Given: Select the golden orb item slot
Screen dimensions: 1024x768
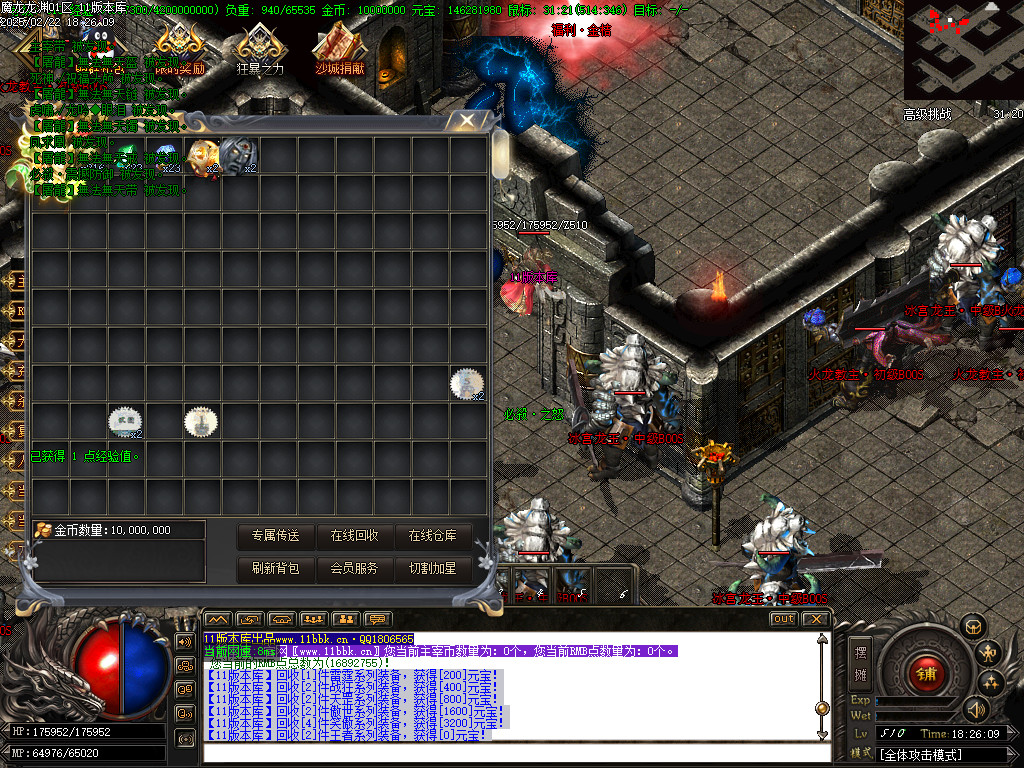Looking at the screenshot, I should coord(203,155).
